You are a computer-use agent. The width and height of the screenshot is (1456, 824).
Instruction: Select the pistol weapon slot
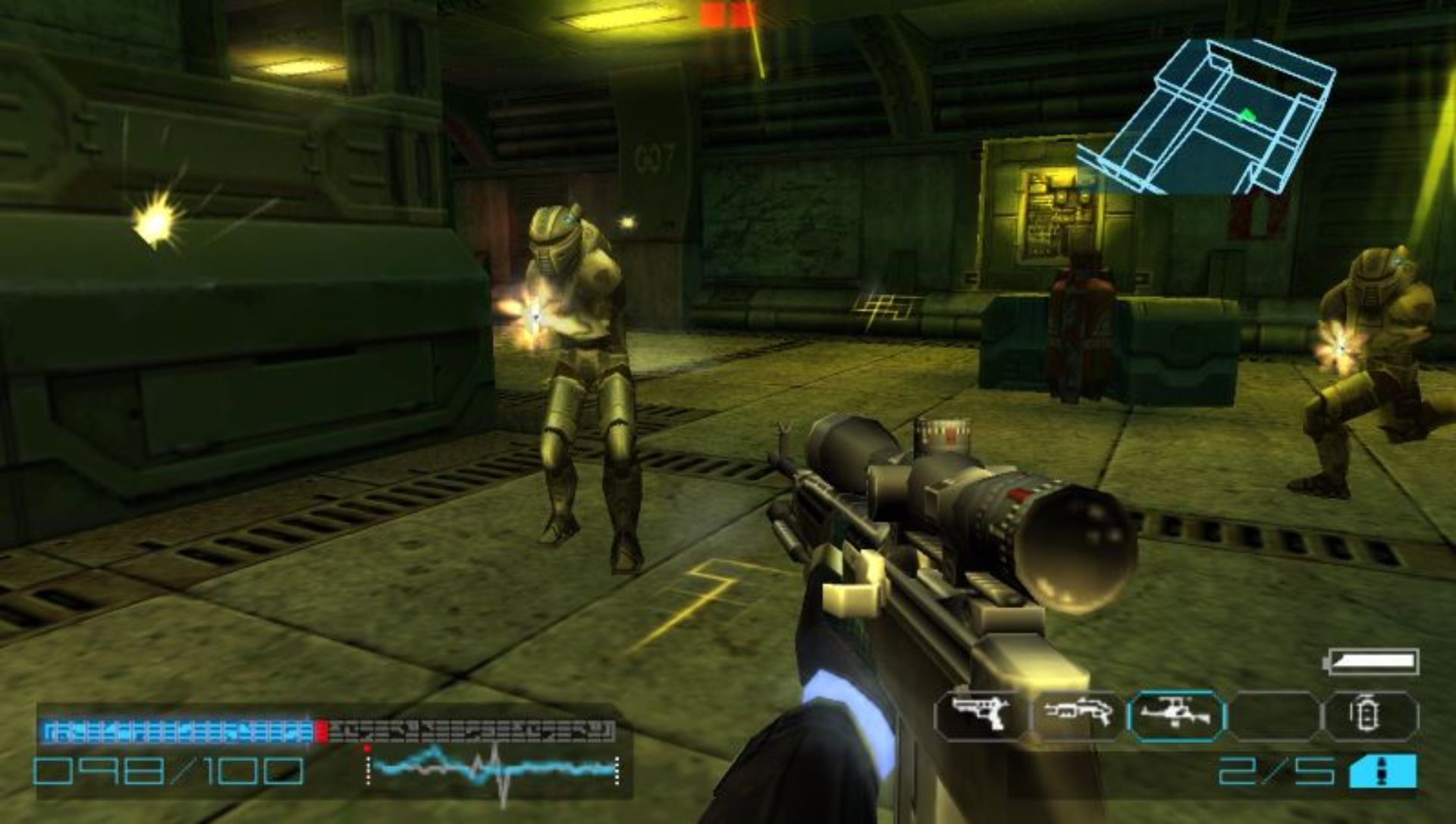[x=981, y=715]
